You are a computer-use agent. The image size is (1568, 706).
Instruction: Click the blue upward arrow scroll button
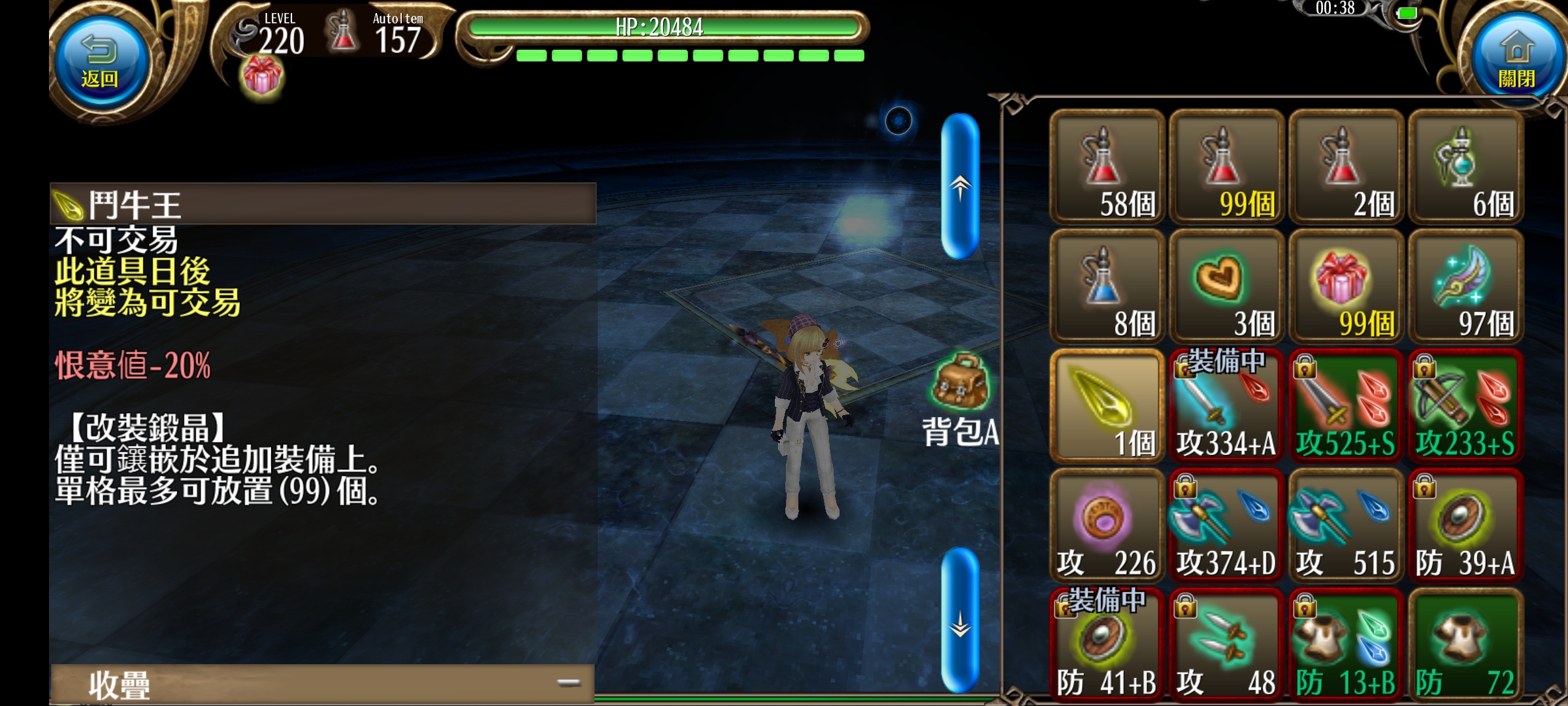click(960, 186)
